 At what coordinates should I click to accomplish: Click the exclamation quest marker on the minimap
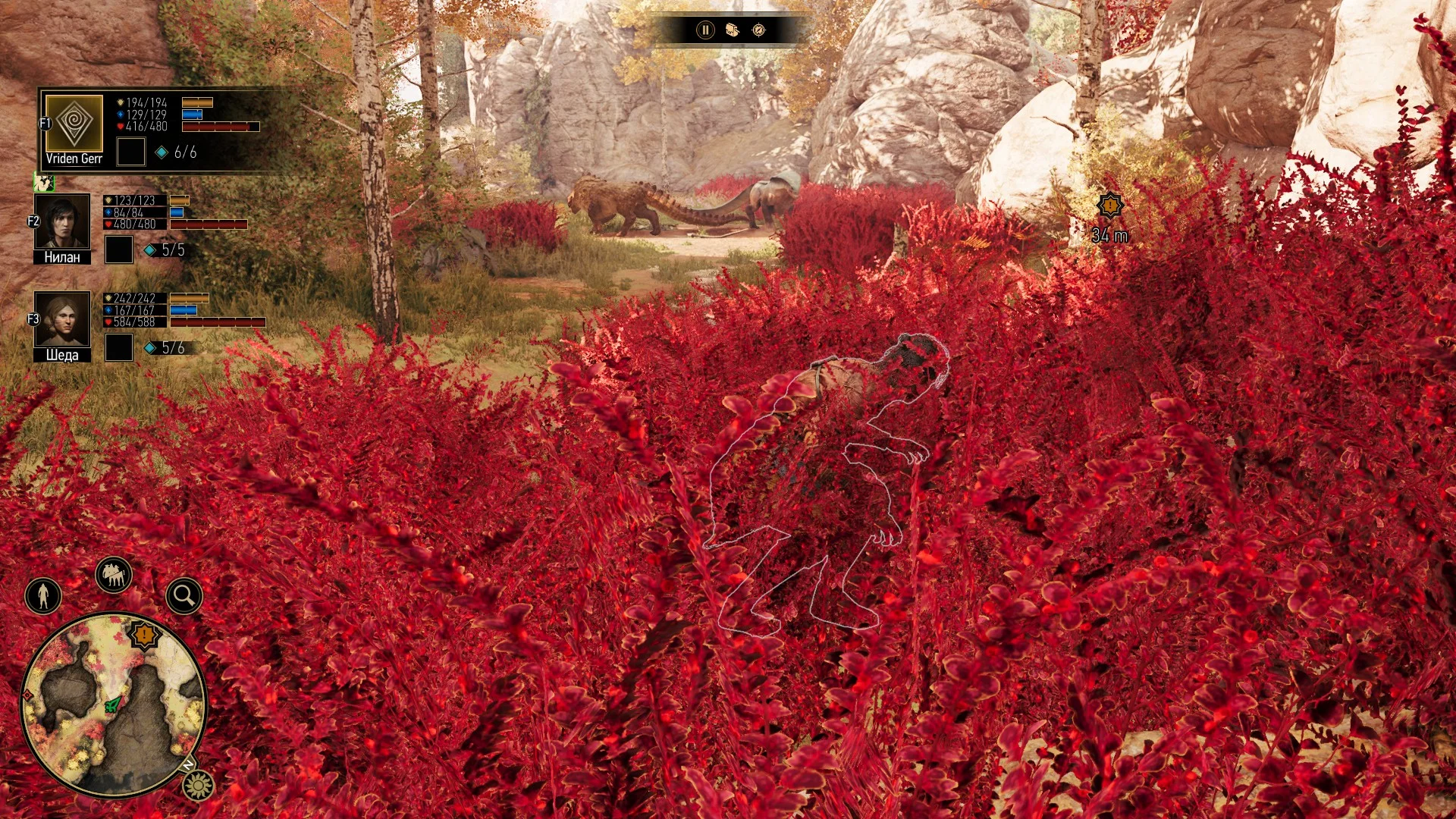pyautogui.click(x=143, y=634)
